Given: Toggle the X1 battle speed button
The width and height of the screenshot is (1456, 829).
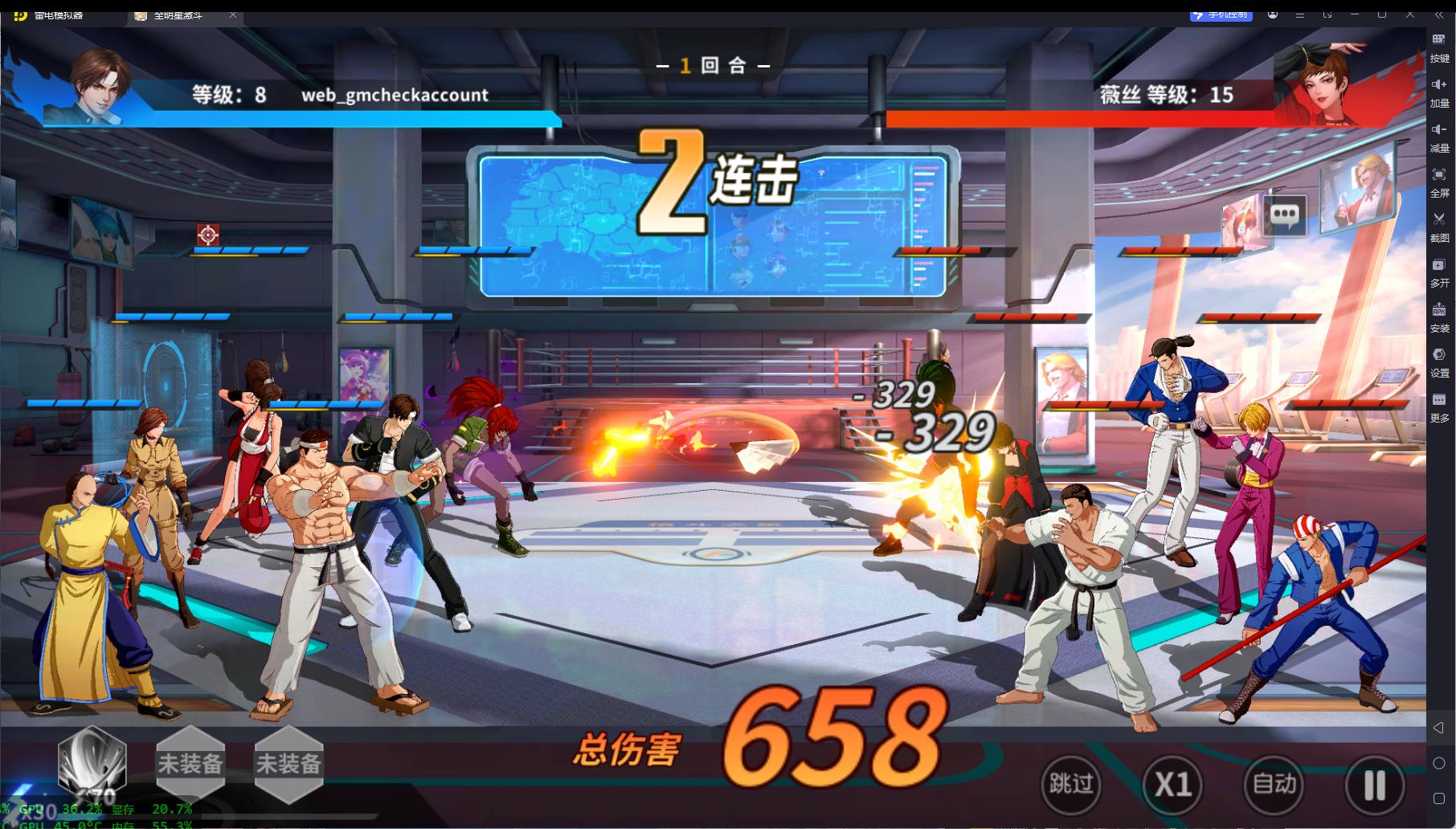Looking at the screenshot, I should pyautogui.click(x=1172, y=784).
